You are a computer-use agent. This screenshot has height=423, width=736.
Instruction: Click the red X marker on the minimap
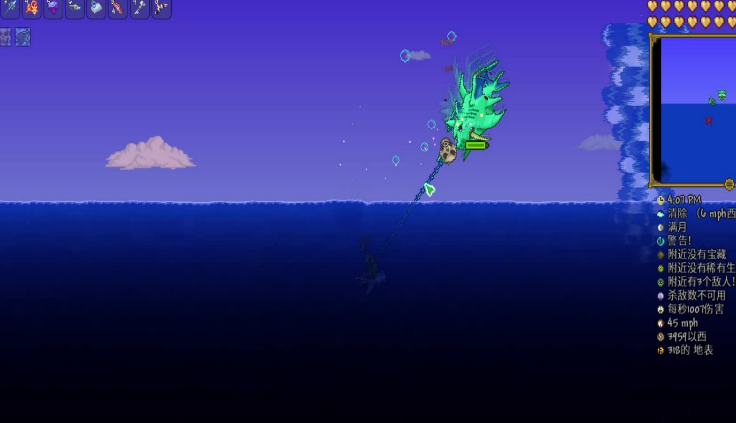[x=709, y=121]
